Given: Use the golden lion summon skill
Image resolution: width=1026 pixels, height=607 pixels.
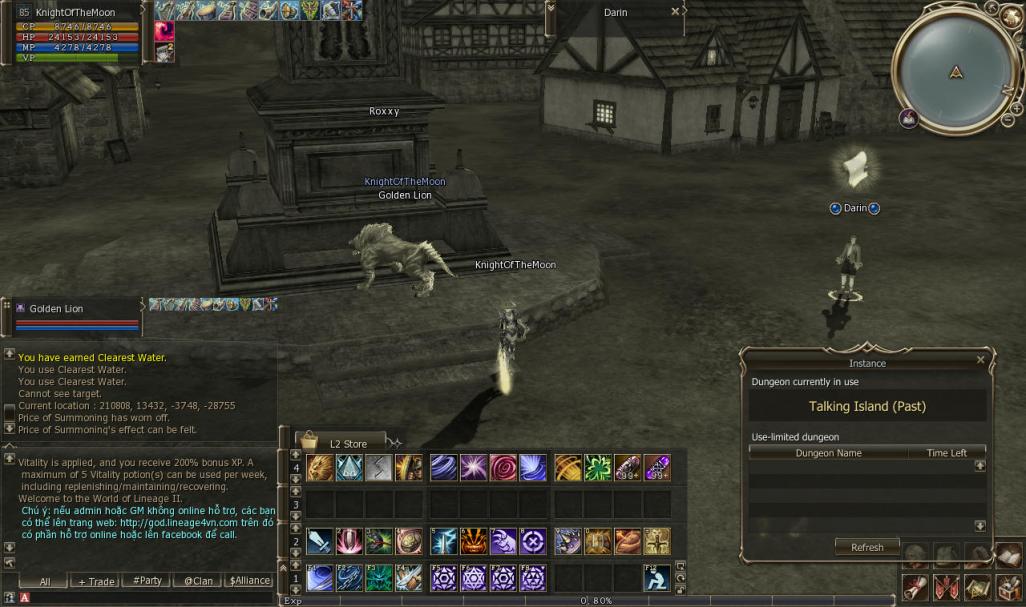Looking at the screenshot, I should 320,468.
